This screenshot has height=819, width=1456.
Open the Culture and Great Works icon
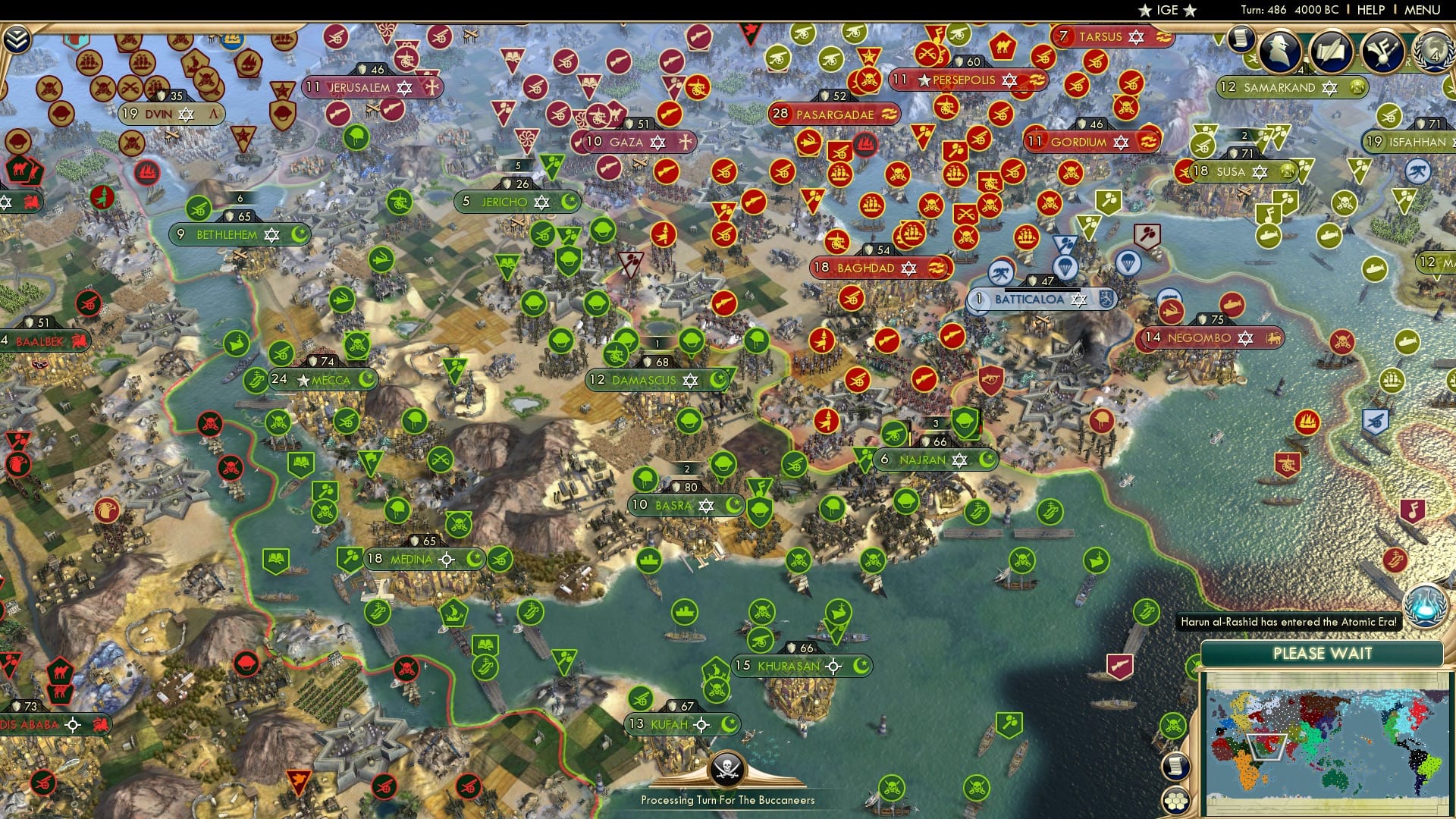tap(1384, 52)
